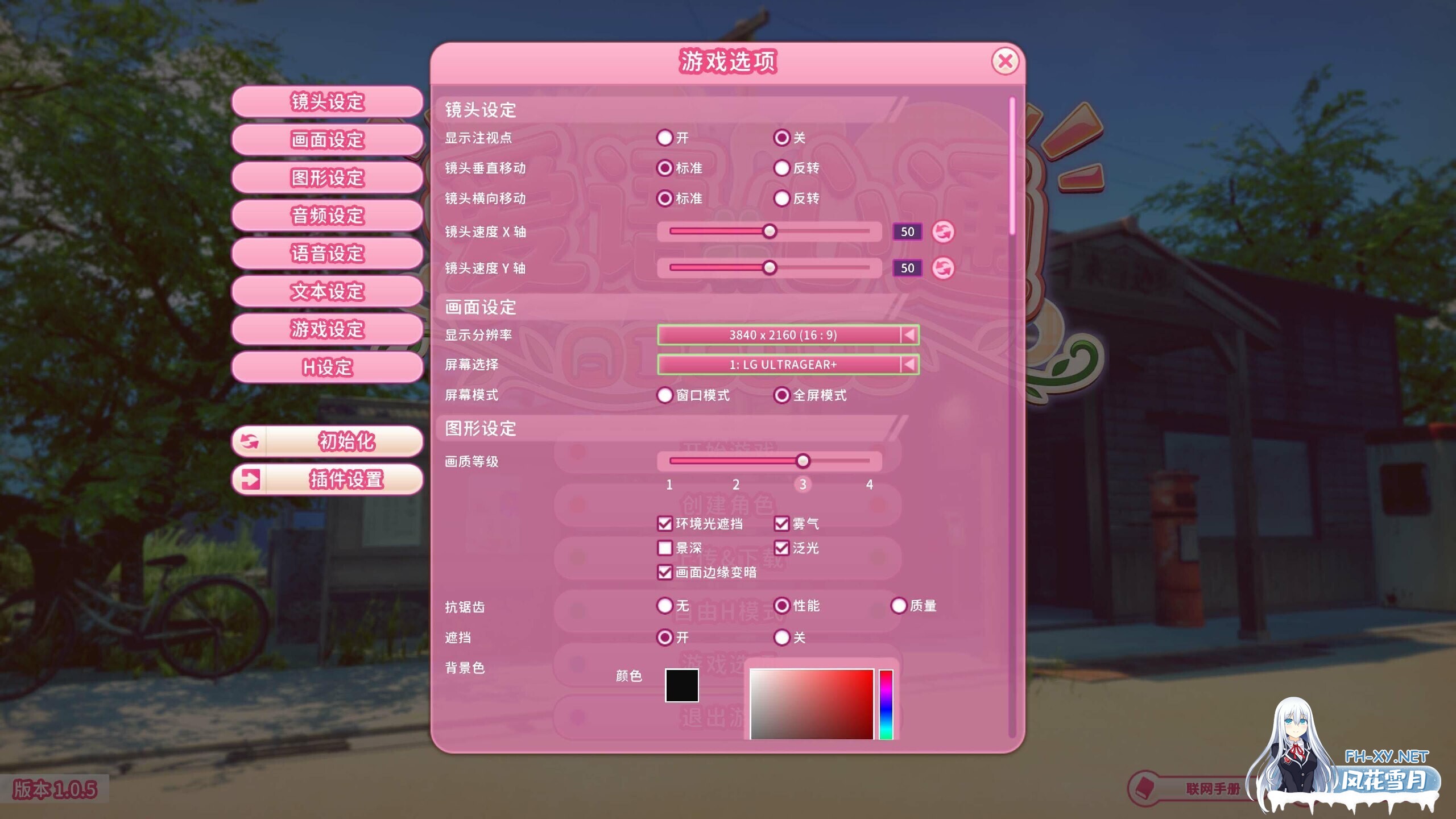Enable the 景深 checkbox
Image resolution: width=1456 pixels, height=819 pixels.
(x=664, y=548)
